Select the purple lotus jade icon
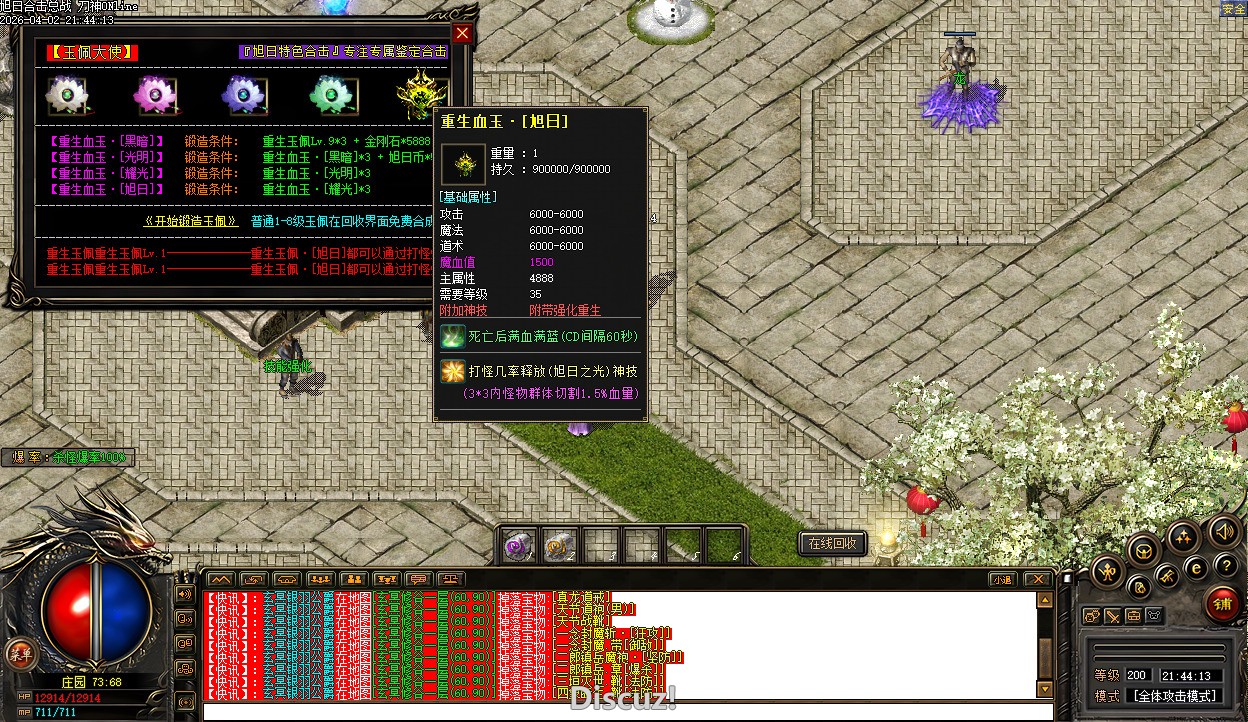 (241, 95)
